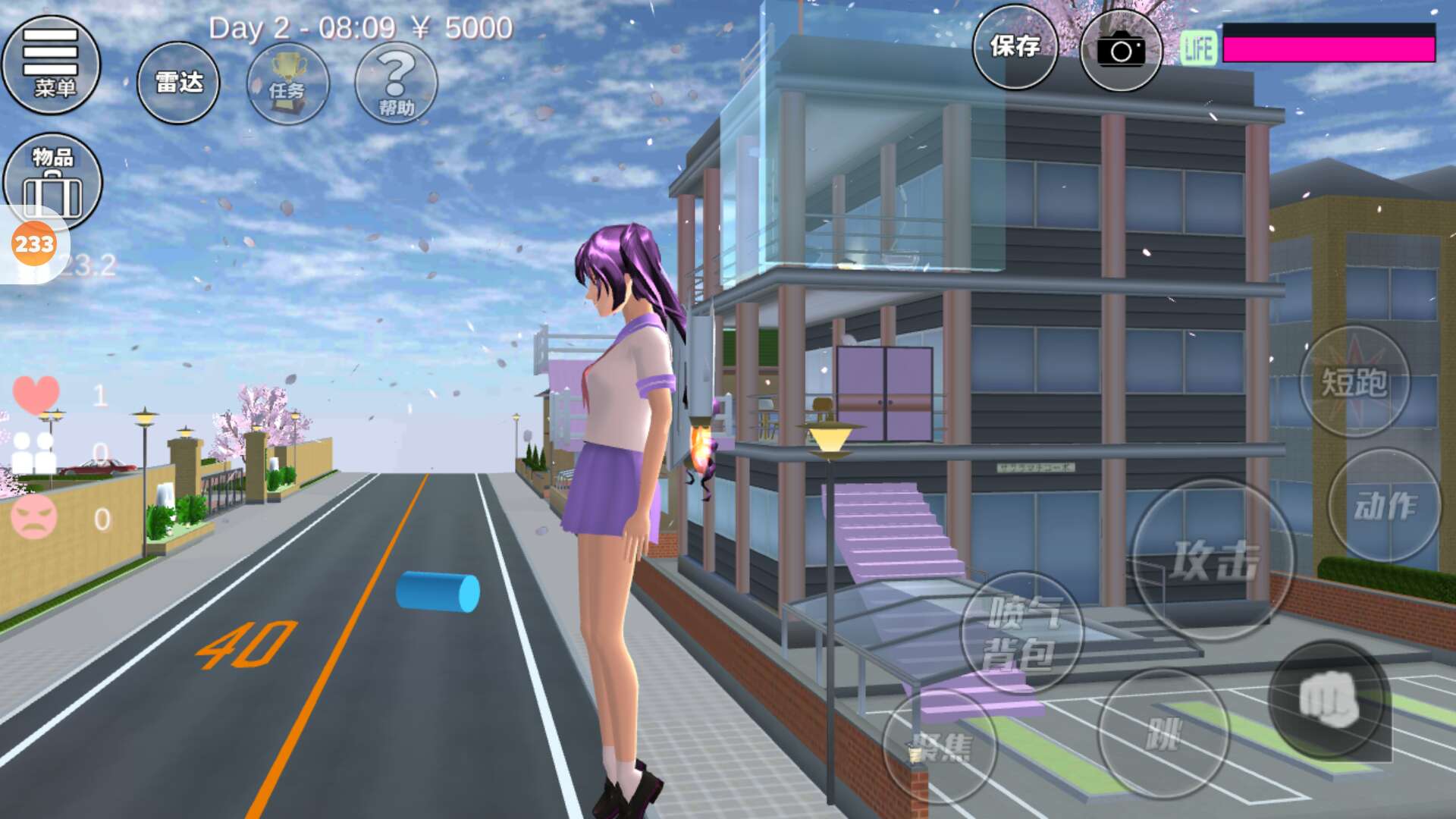Image resolution: width=1456 pixels, height=819 pixels.
Task: Show the 任务 missions trophy
Action: tap(288, 83)
